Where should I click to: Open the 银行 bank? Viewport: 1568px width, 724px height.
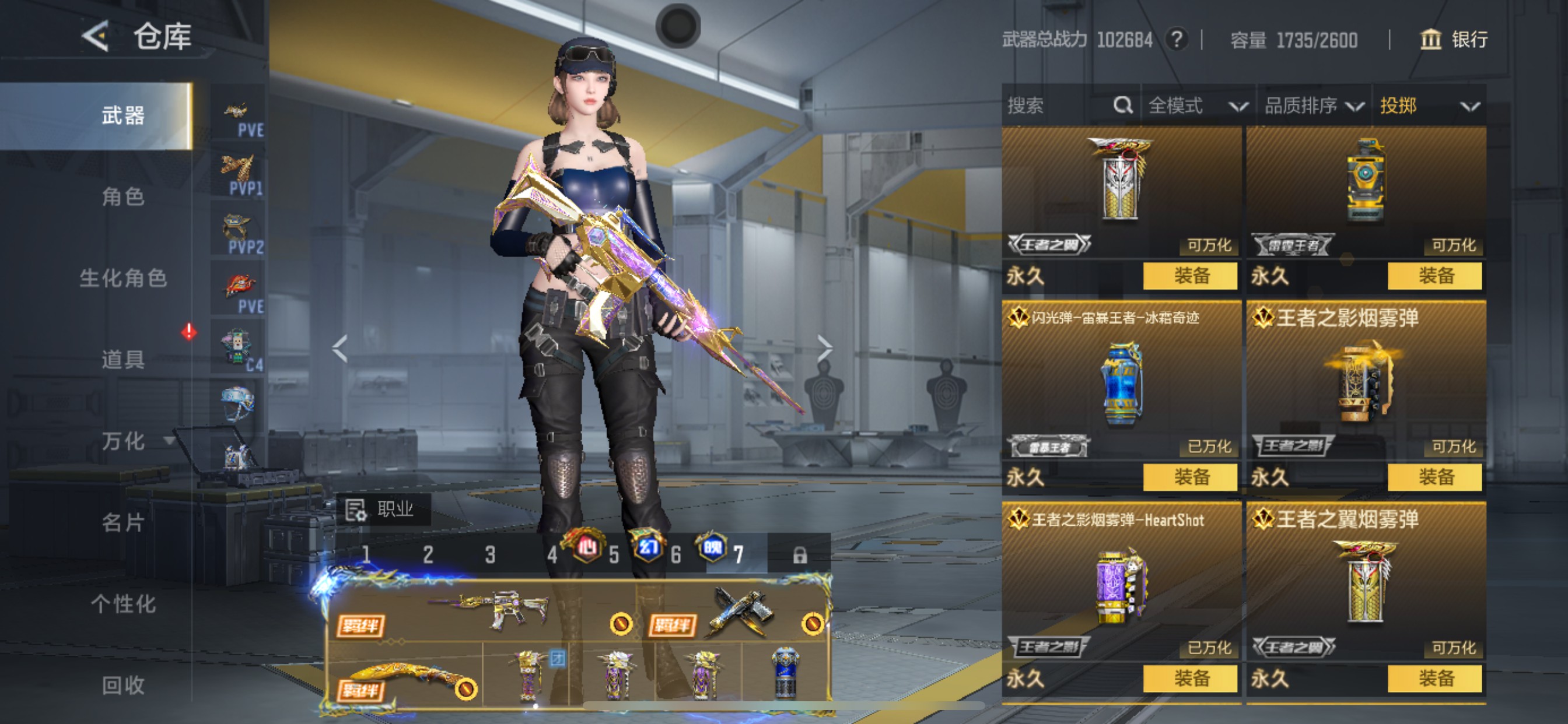[1454, 40]
